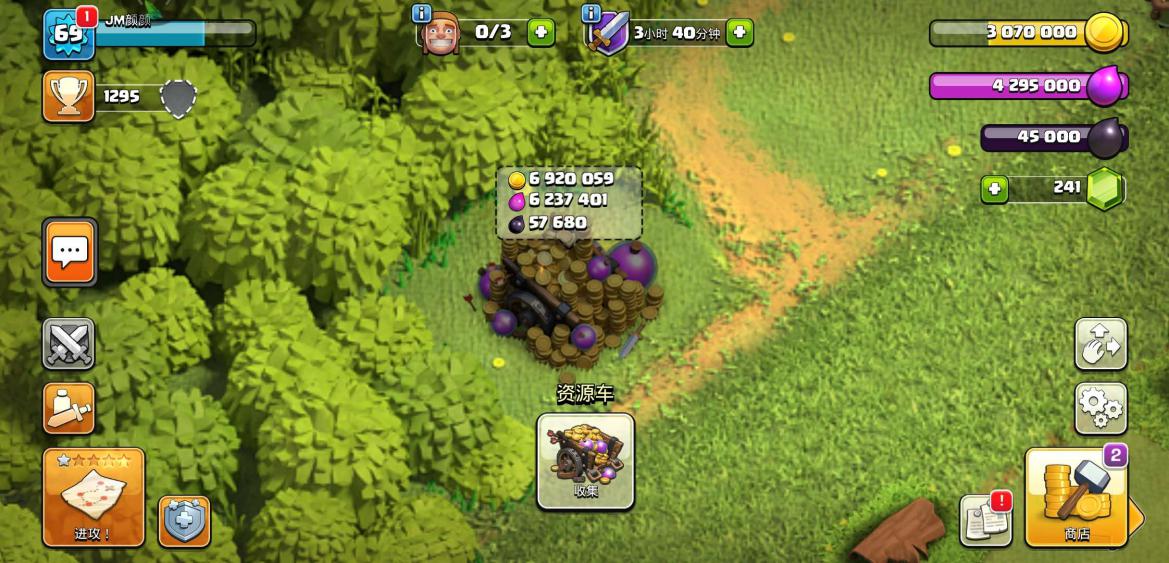Image resolution: width=1169 pixels, height=563 pixels.
Task: Open the blue shield button
Action: point(184,521)
